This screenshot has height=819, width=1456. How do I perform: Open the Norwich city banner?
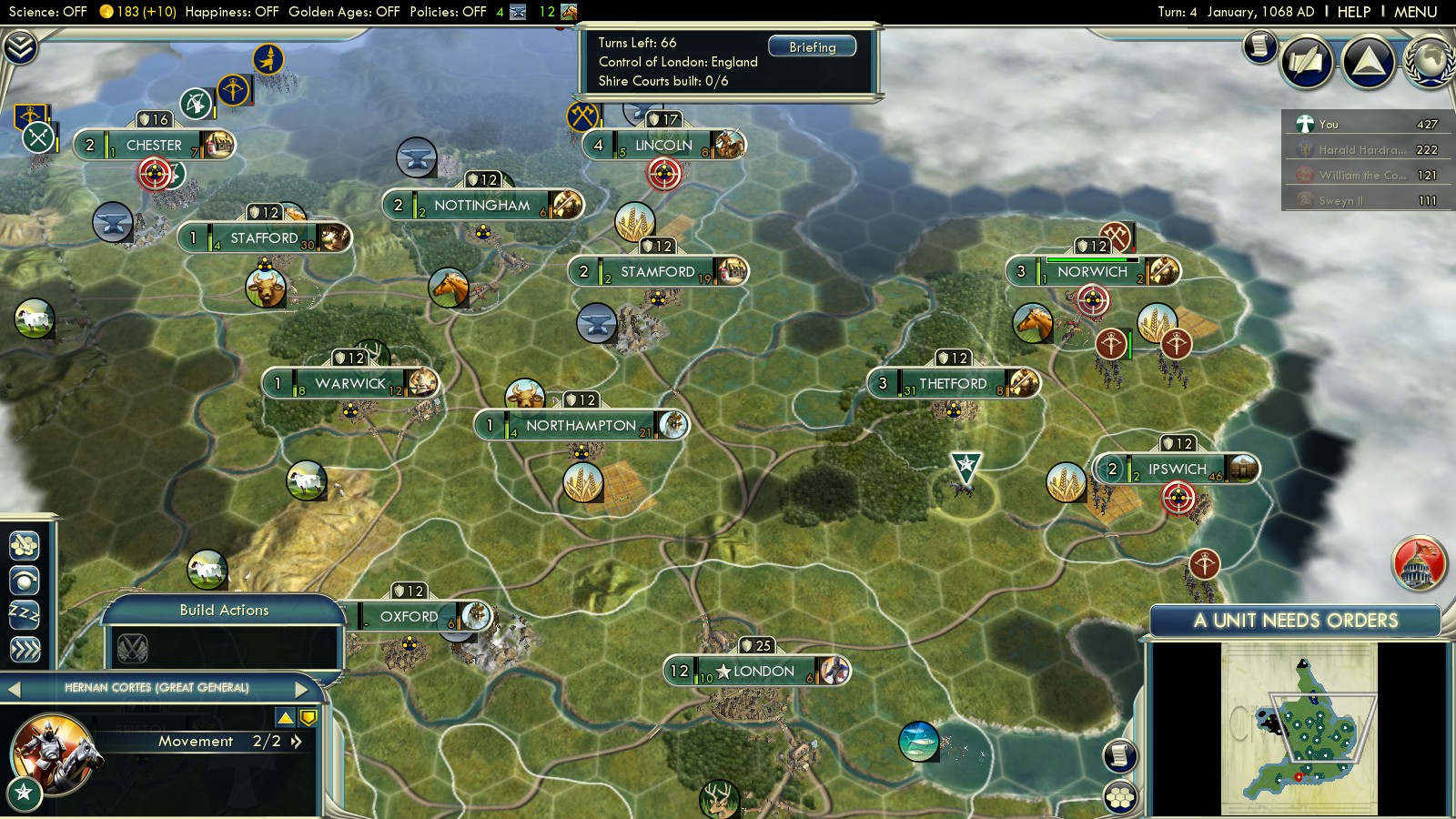tap(1092, 271)
